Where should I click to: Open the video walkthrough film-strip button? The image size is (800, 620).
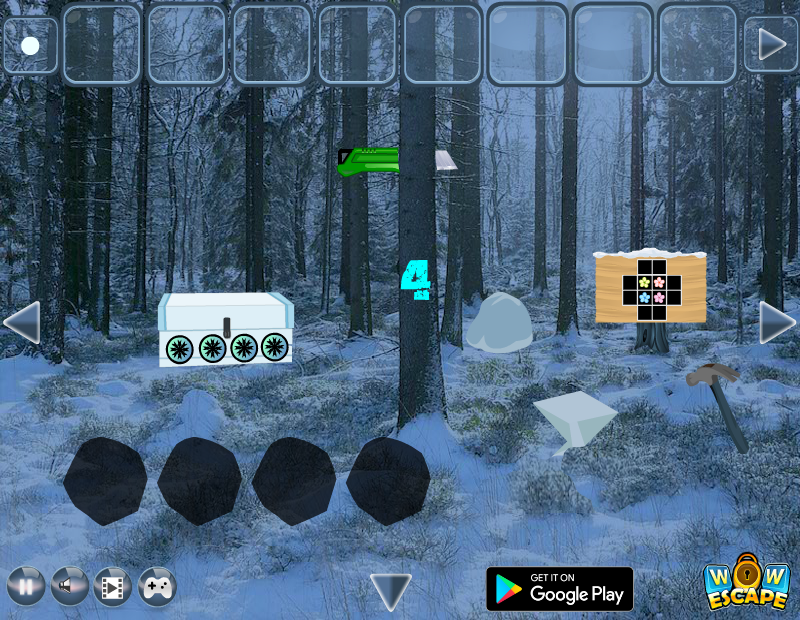(x=113, y=586)
